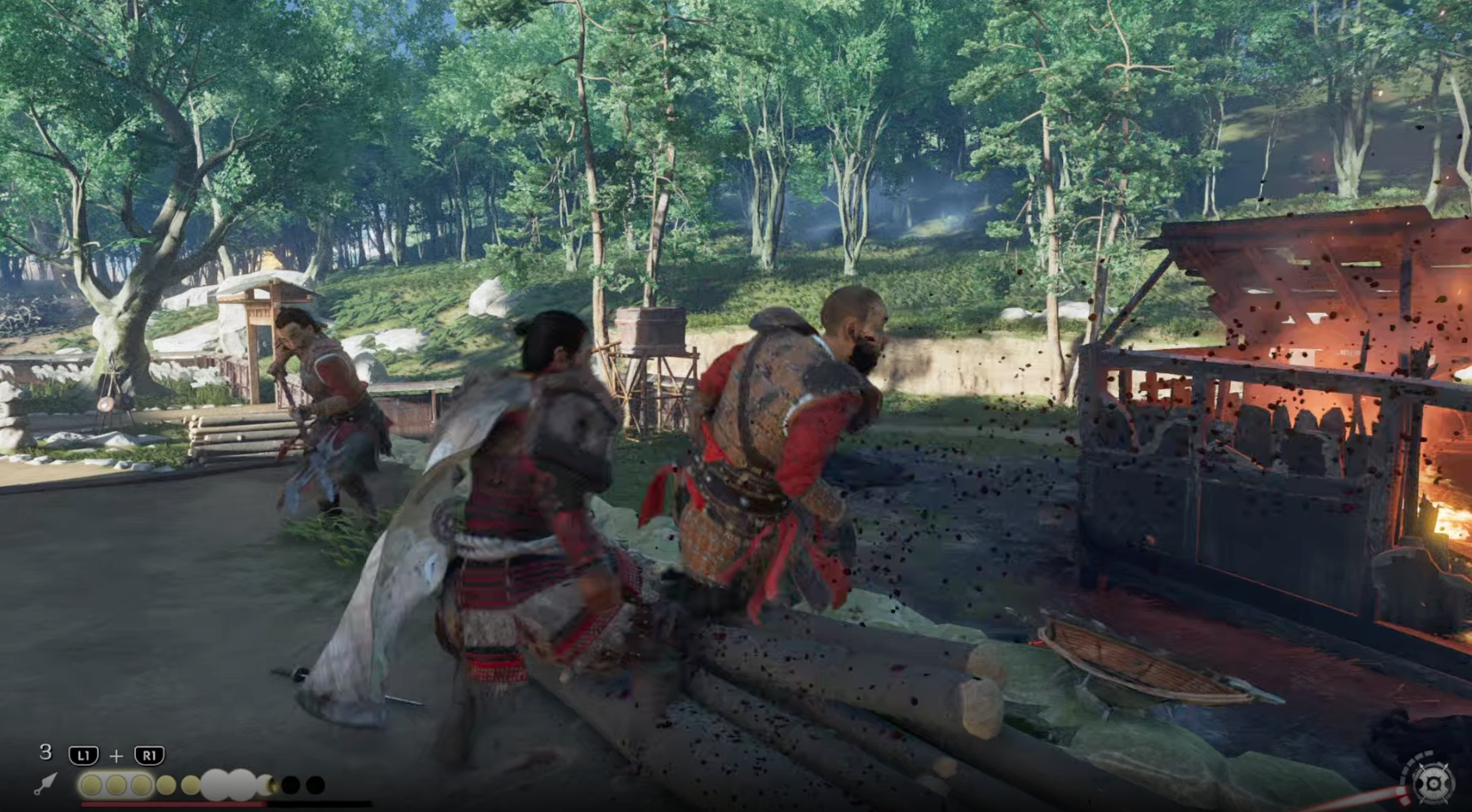The width and height of the screenshot is (1472, 812).
Task: Click the kunai ammo count number 3
Action: [45, 752]
